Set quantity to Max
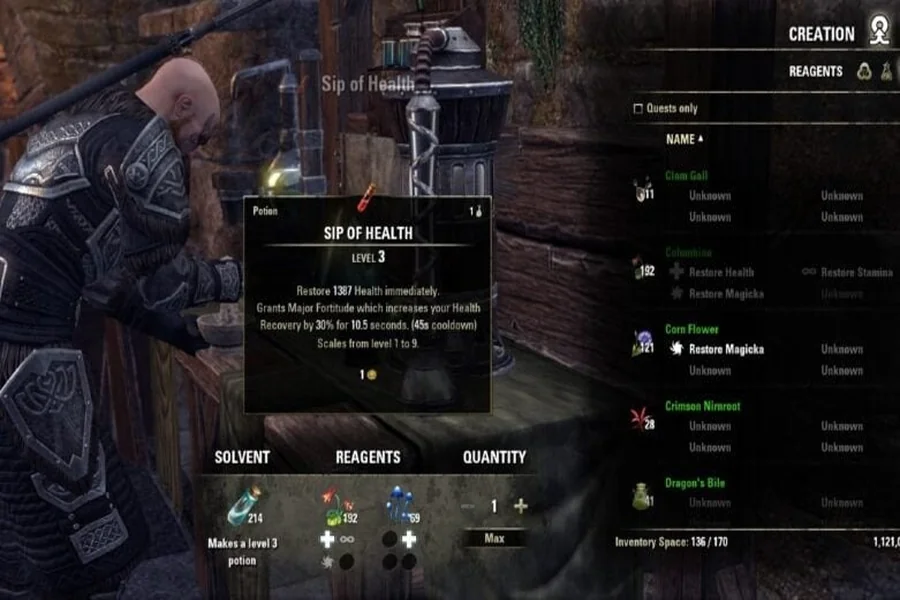Screen dimensions: 900x600 pyautogui.click(x=494, y=539)
